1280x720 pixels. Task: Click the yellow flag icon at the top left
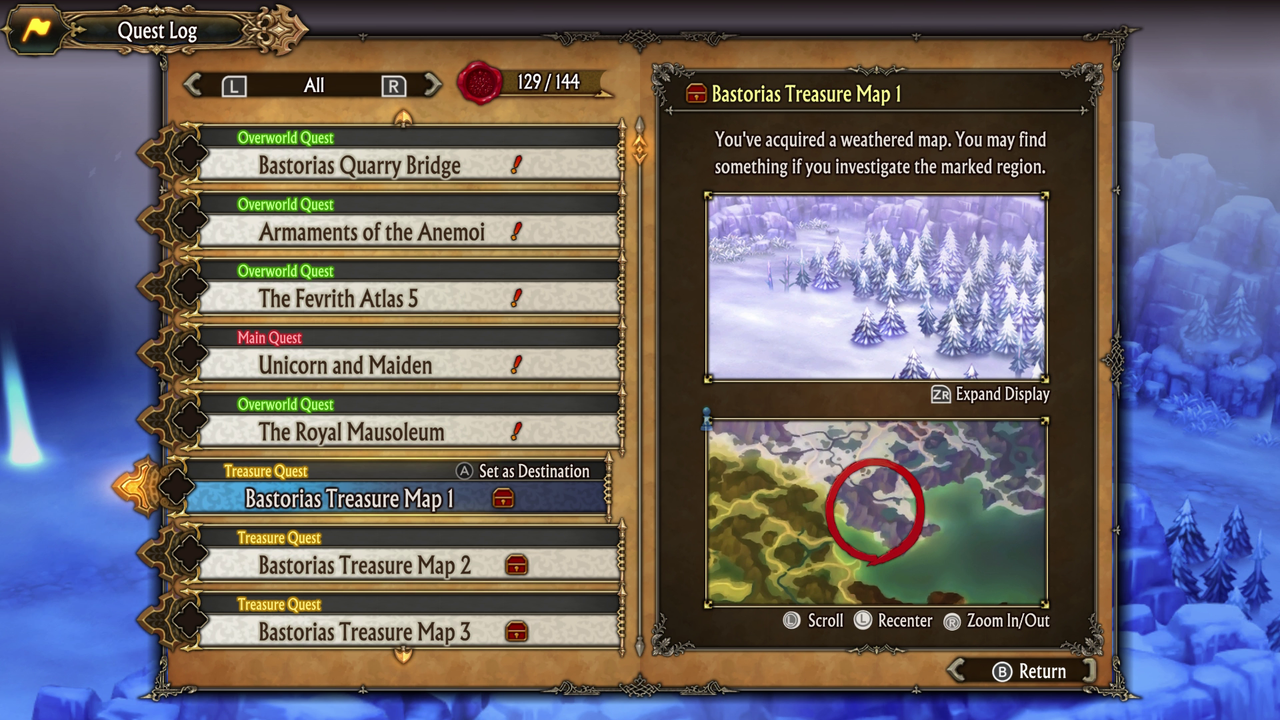pos(38,28)
